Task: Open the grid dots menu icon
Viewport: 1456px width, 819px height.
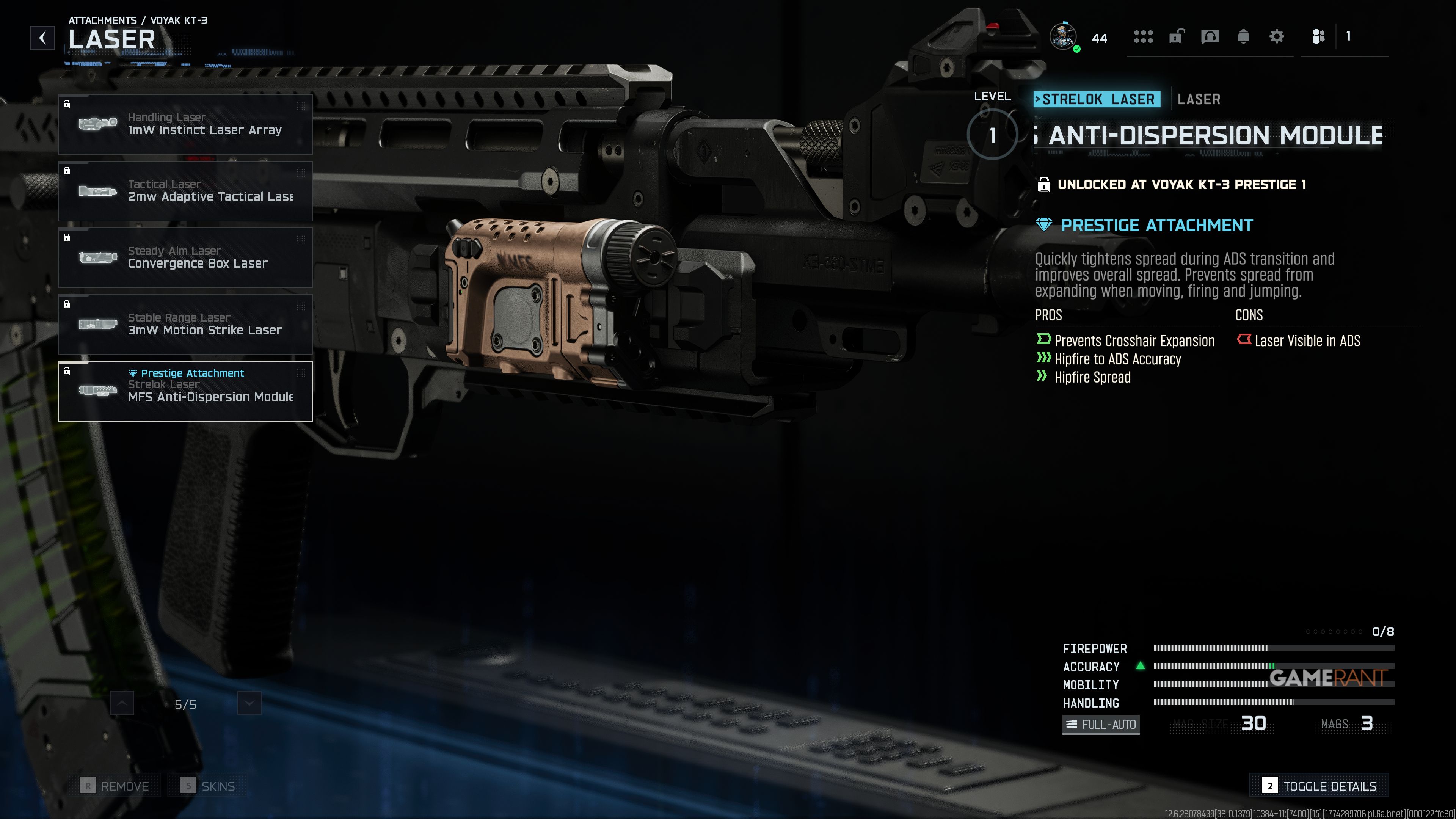Action: click(x=1143, y=37)
